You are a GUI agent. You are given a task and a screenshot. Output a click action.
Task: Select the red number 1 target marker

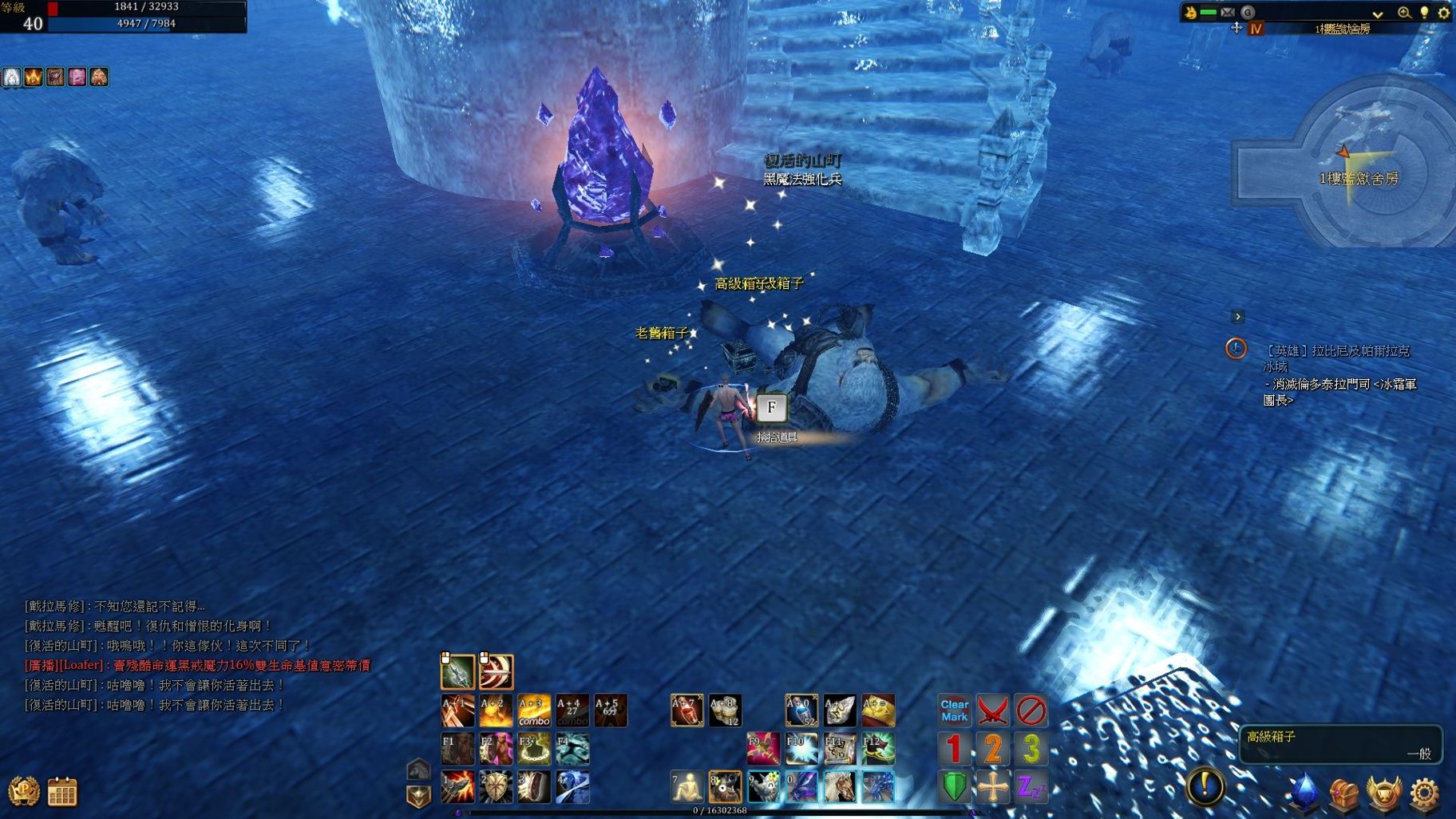tap(954, 749)
